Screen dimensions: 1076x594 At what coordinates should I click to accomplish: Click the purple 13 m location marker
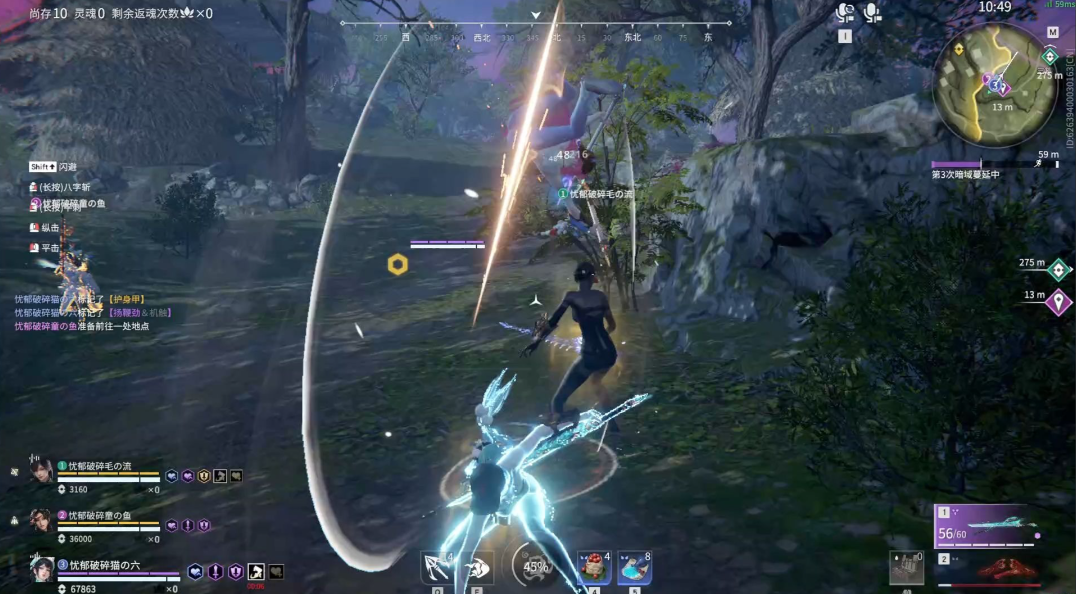[x=1058, y=300]
